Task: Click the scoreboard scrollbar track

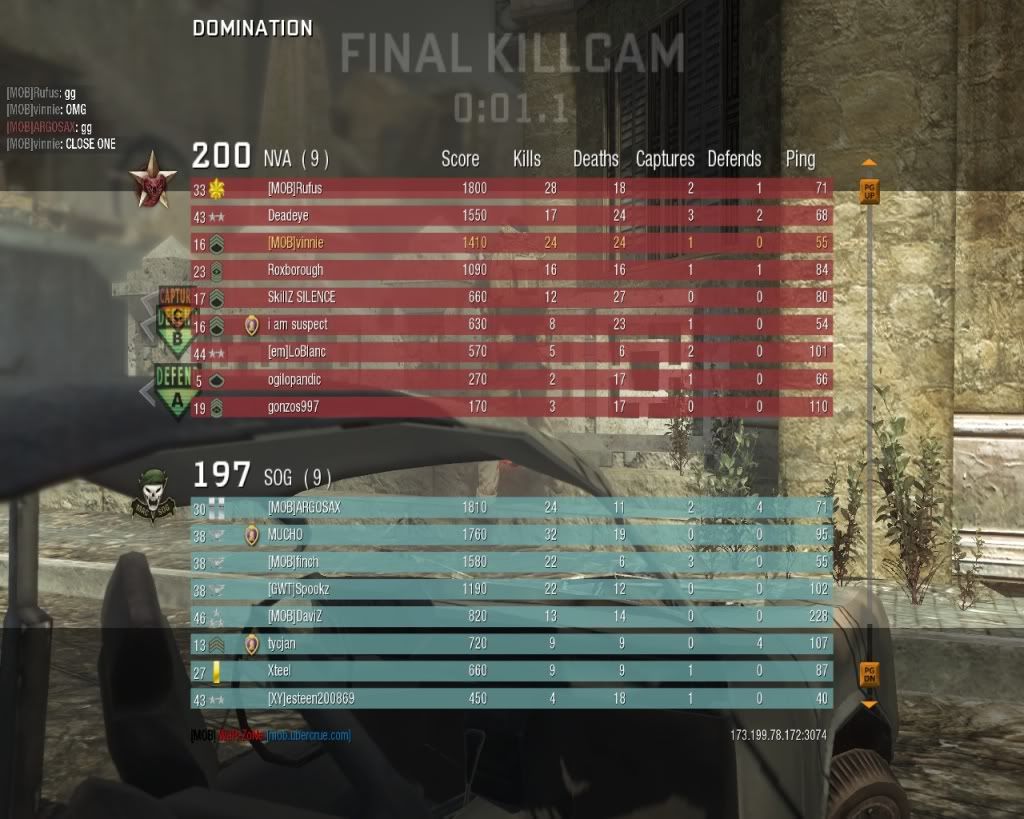Action: [869, 430]
